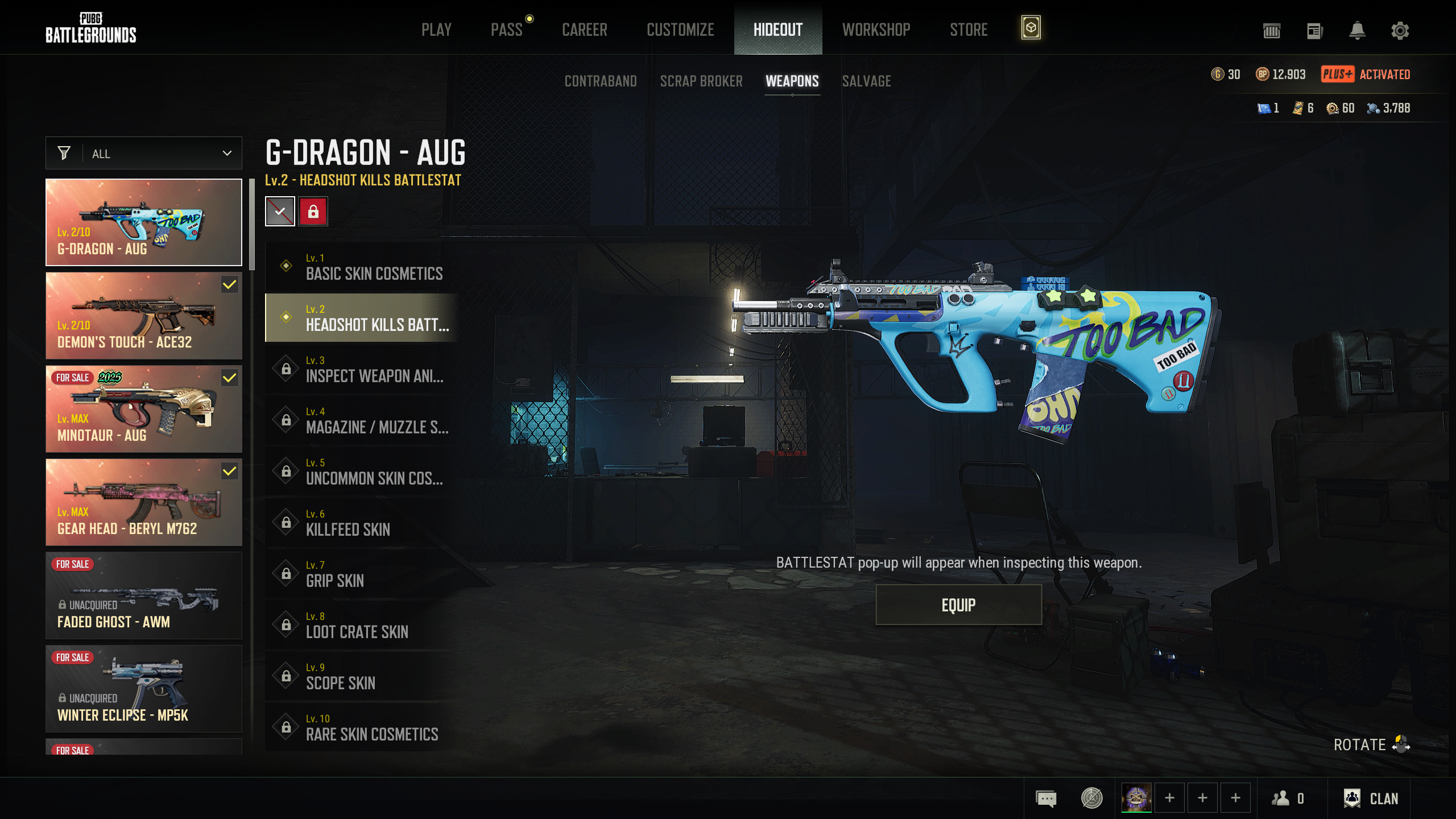The image size is (1456, 819).
Task: Open notifications bell icon
Action: 1357,31
